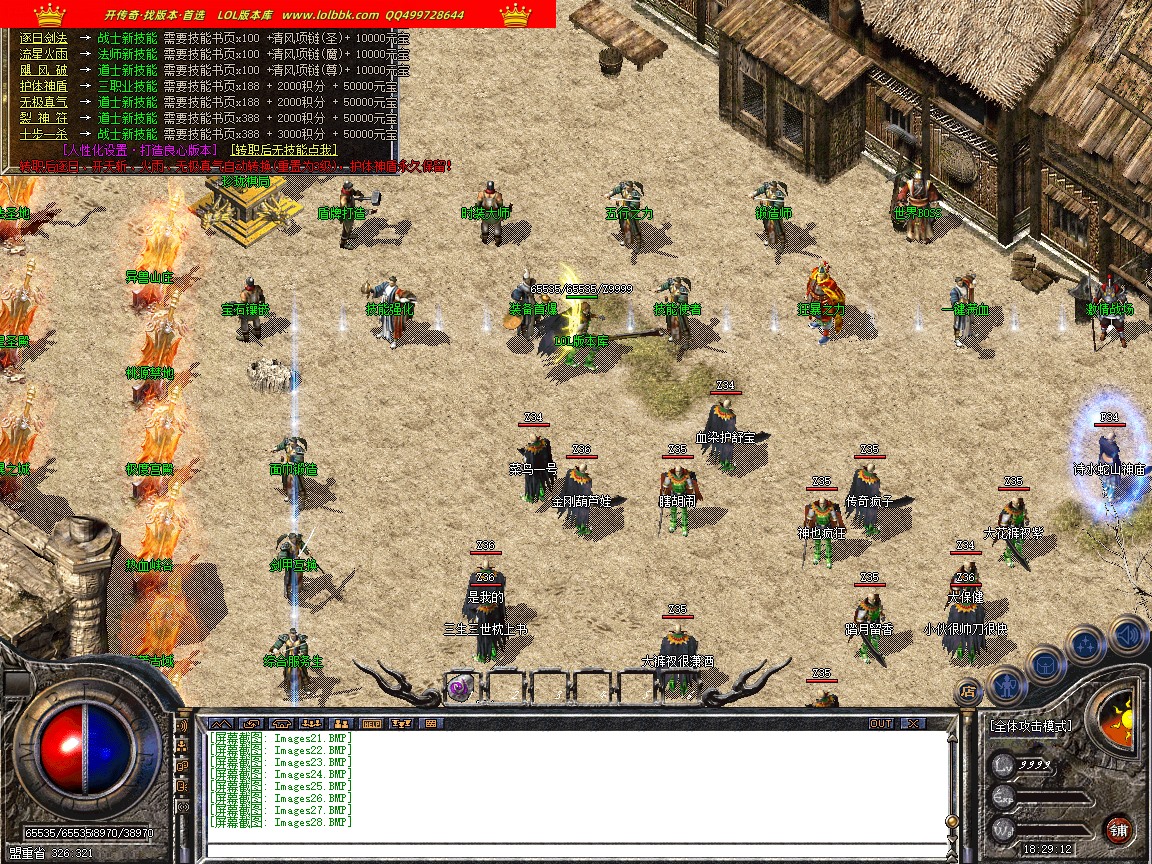Screen dimensions: 1152x864
Task: Switch the 全体攻击模式 attack mode label
Action: [1030, 726]
